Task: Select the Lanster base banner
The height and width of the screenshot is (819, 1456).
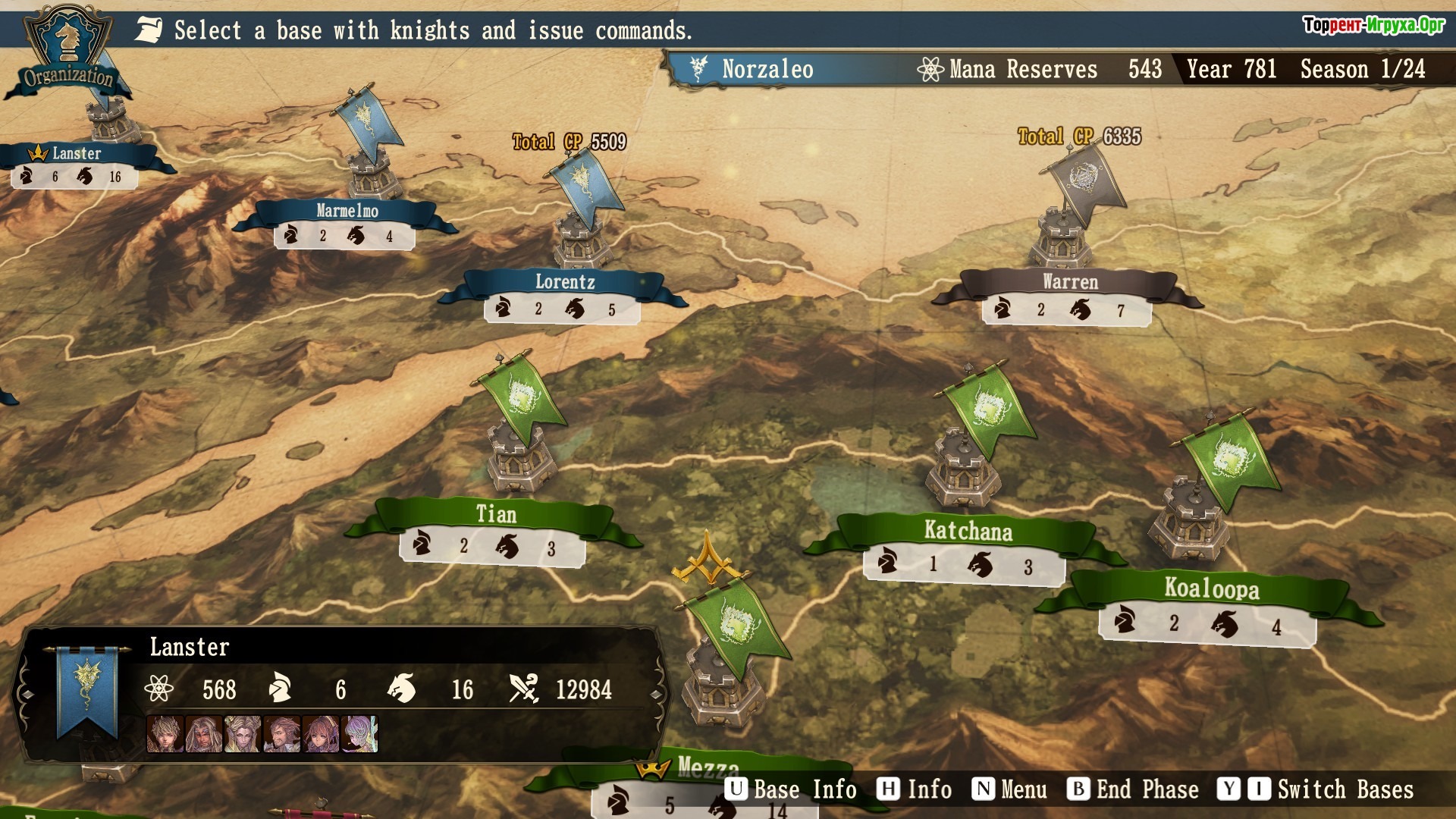Action: click(76, 154)
